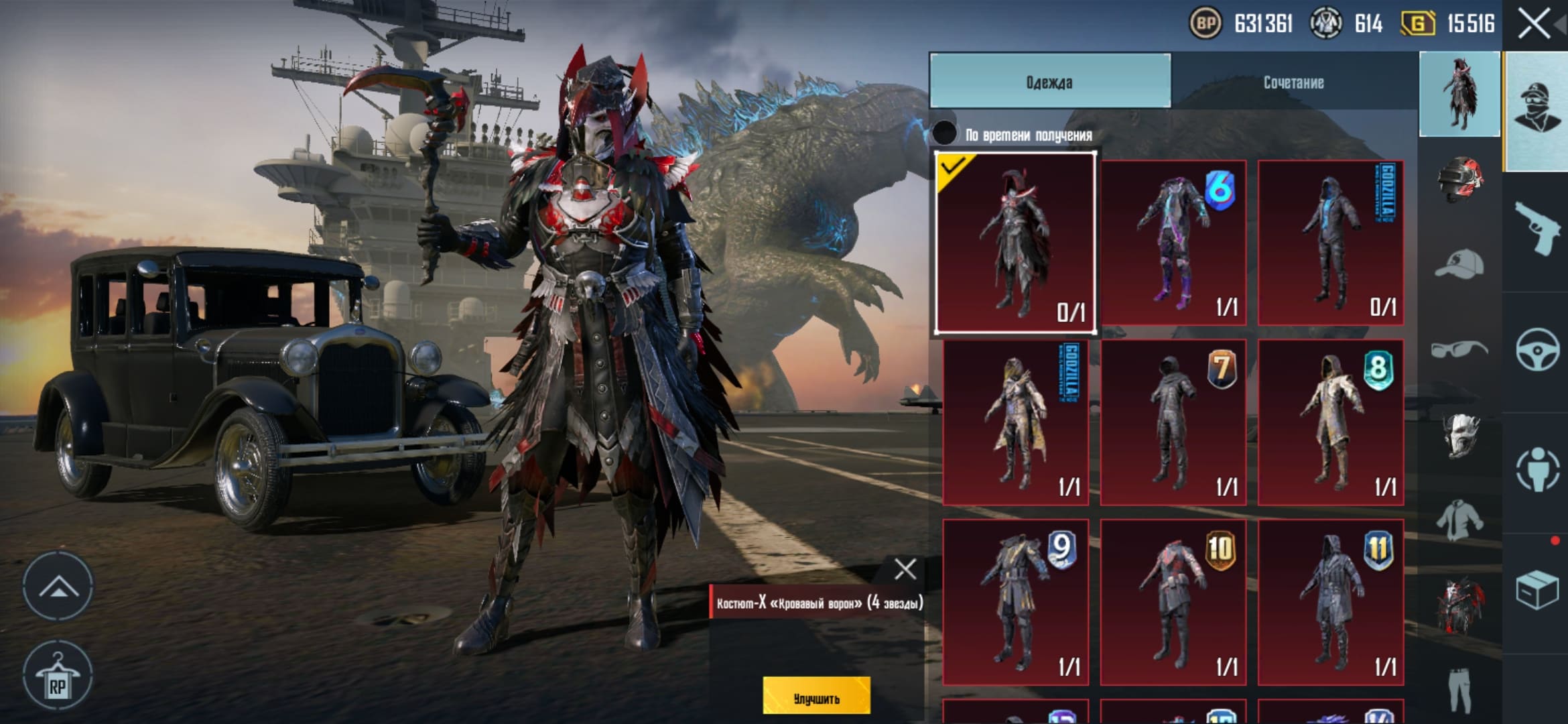Screen dimensions: 1568x724
Task: Close the inventory with the top-right X
Action: point(1534,24)
